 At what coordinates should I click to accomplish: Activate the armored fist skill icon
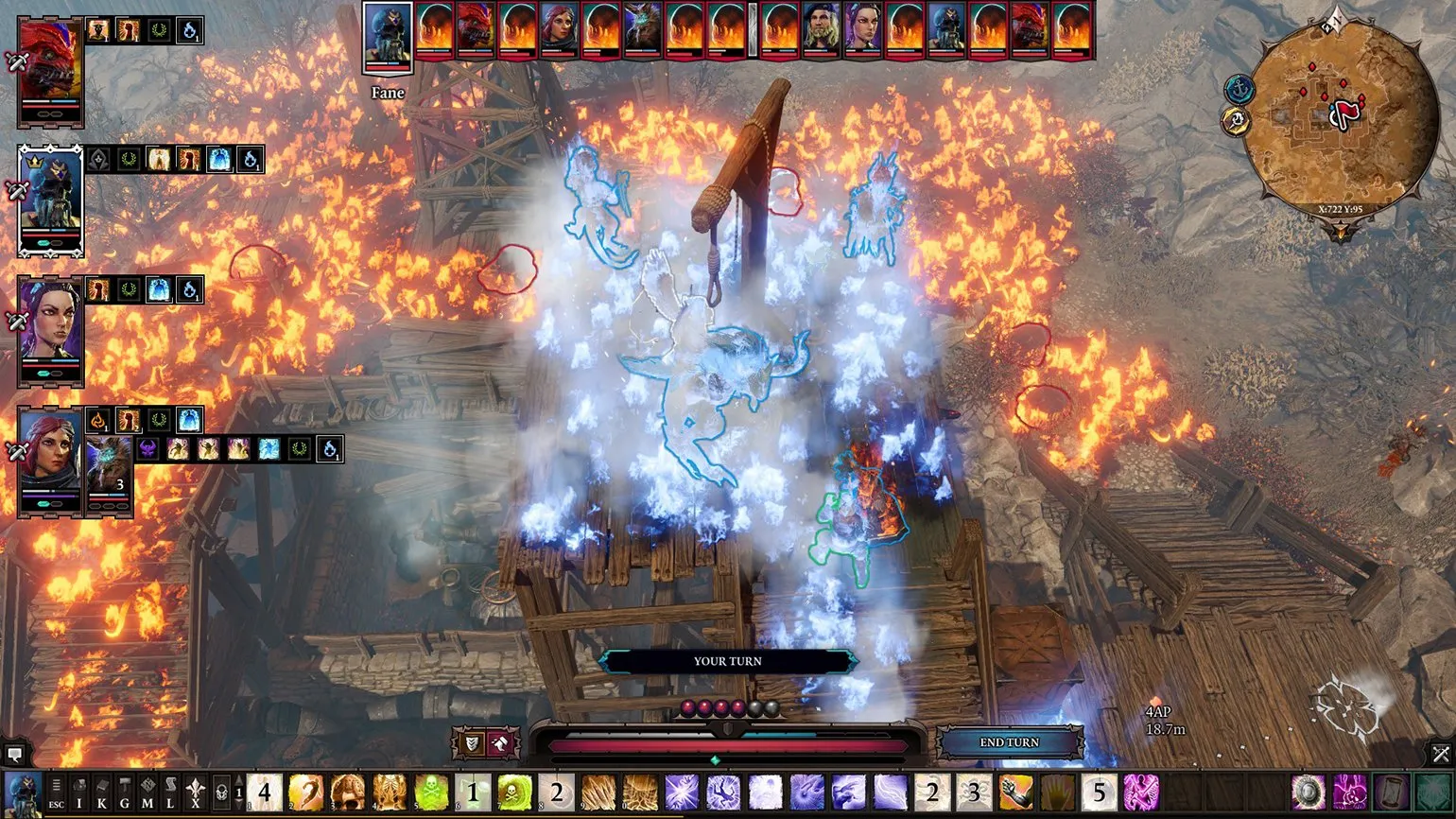point(1015,793)
